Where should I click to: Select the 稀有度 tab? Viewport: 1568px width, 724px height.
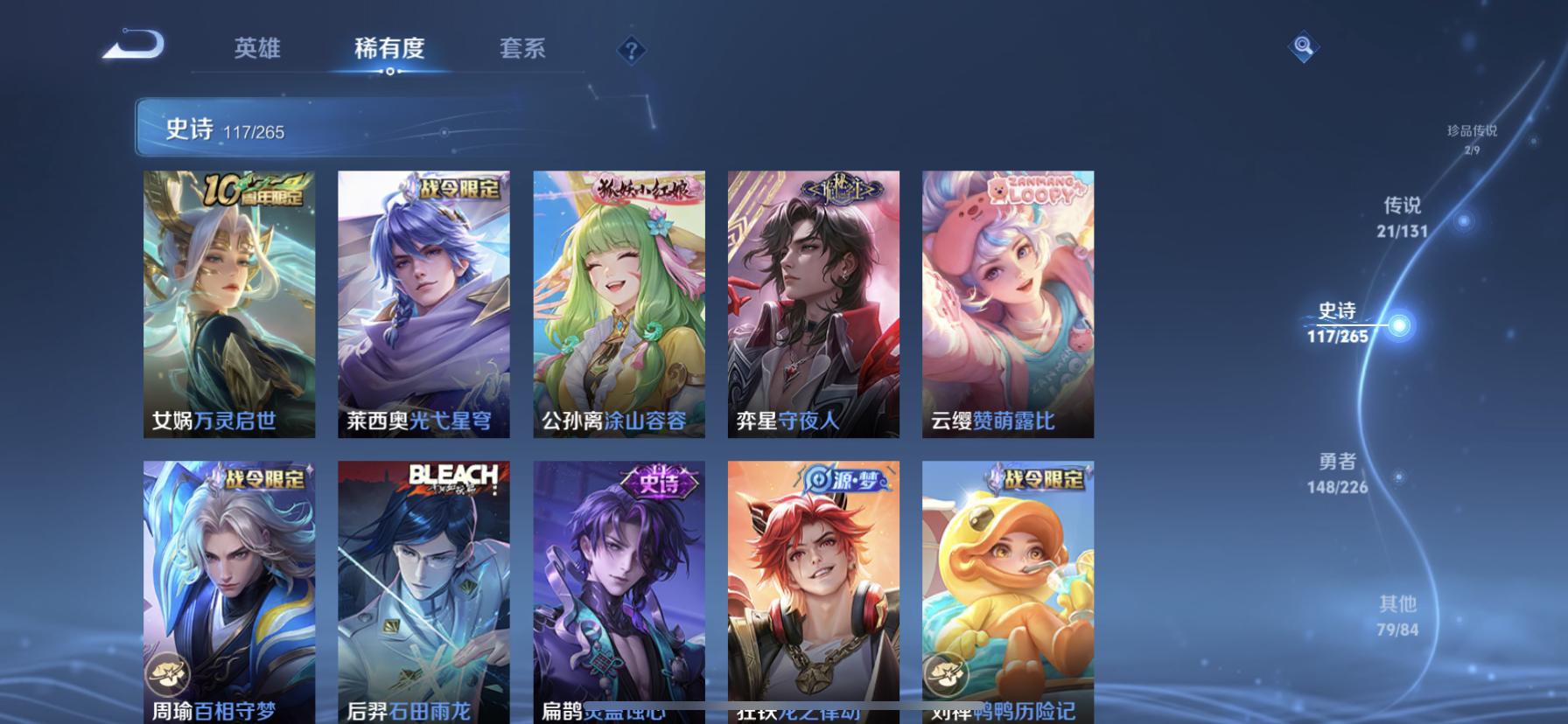[x=390, y=50]
